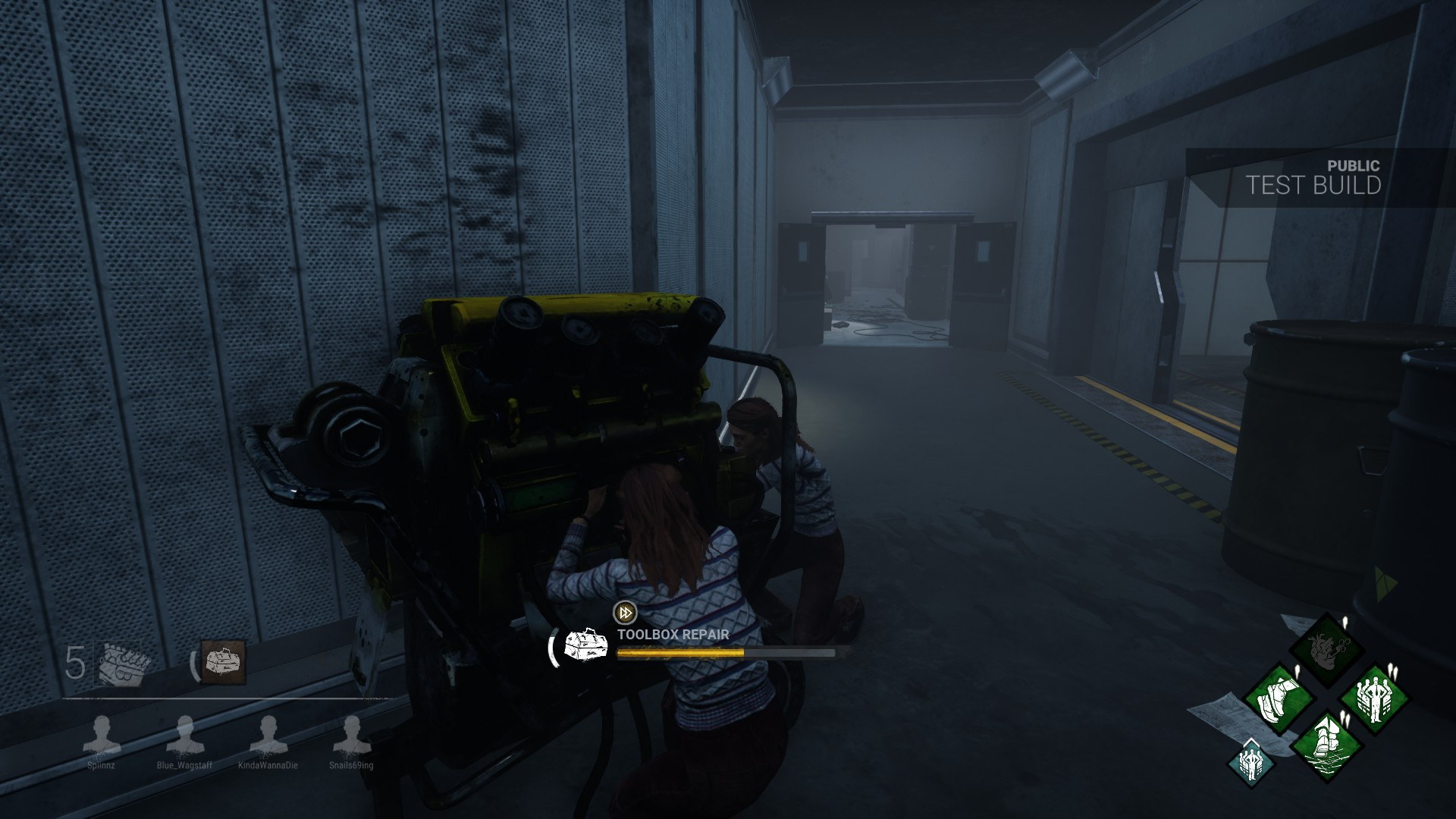Expand the chevron above the teal perk icon
Viewport: 1456px width, 819px height.
(1251, 742)
